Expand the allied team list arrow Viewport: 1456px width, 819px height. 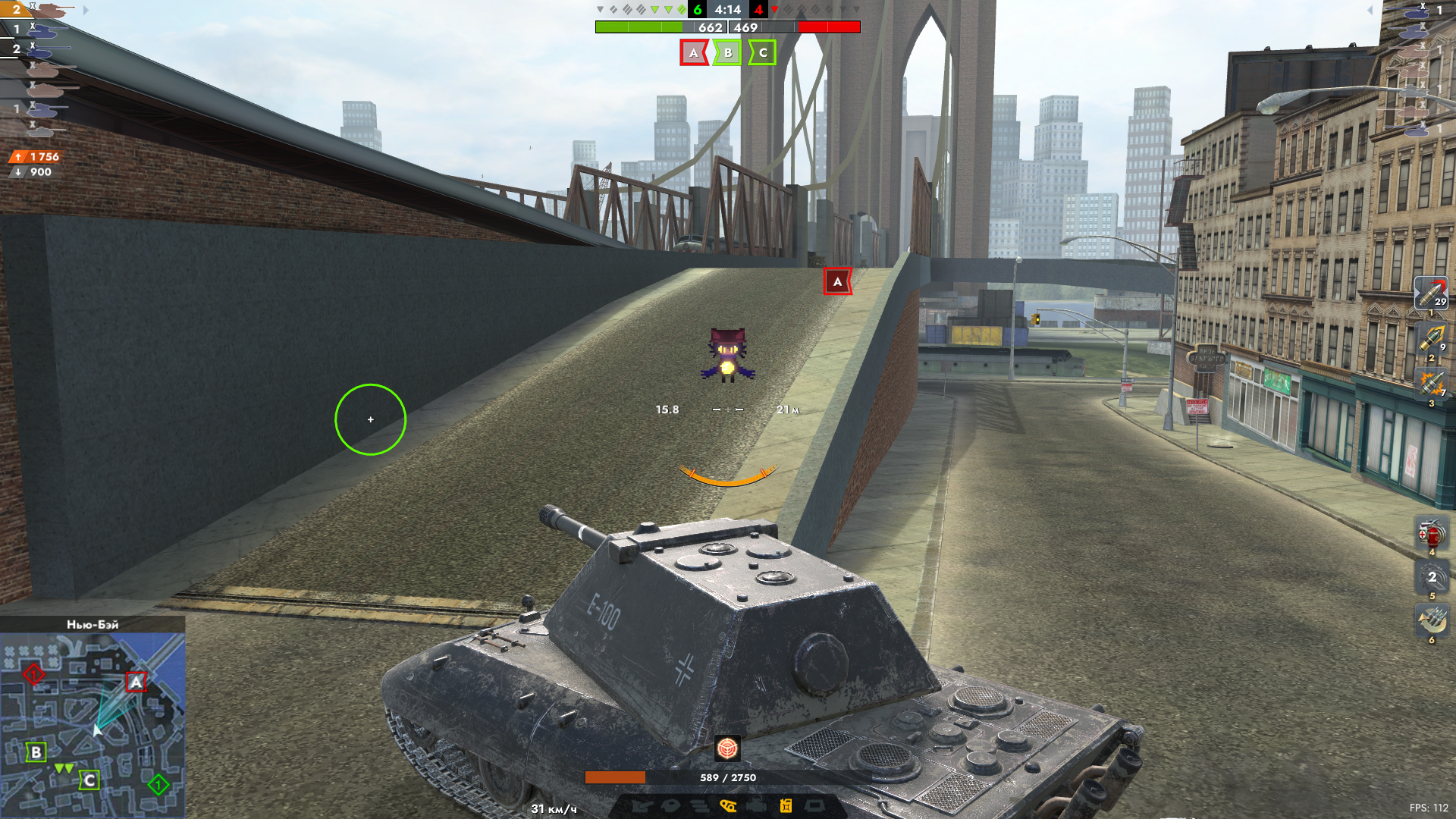click(86, 11)
